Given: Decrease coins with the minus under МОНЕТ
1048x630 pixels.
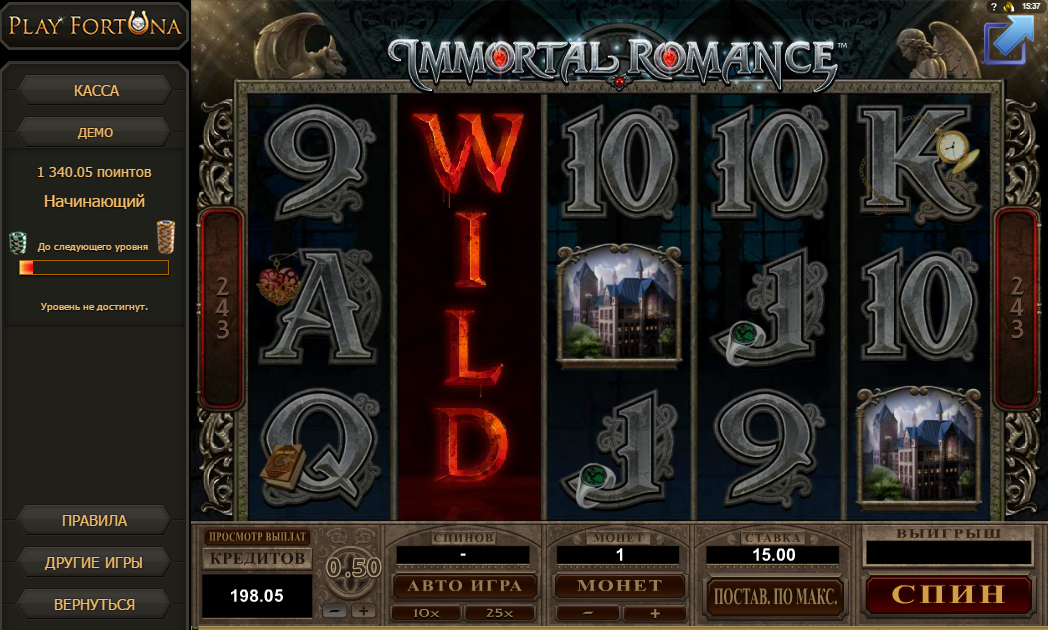Looking at the screenshot, I should (587, 613).
